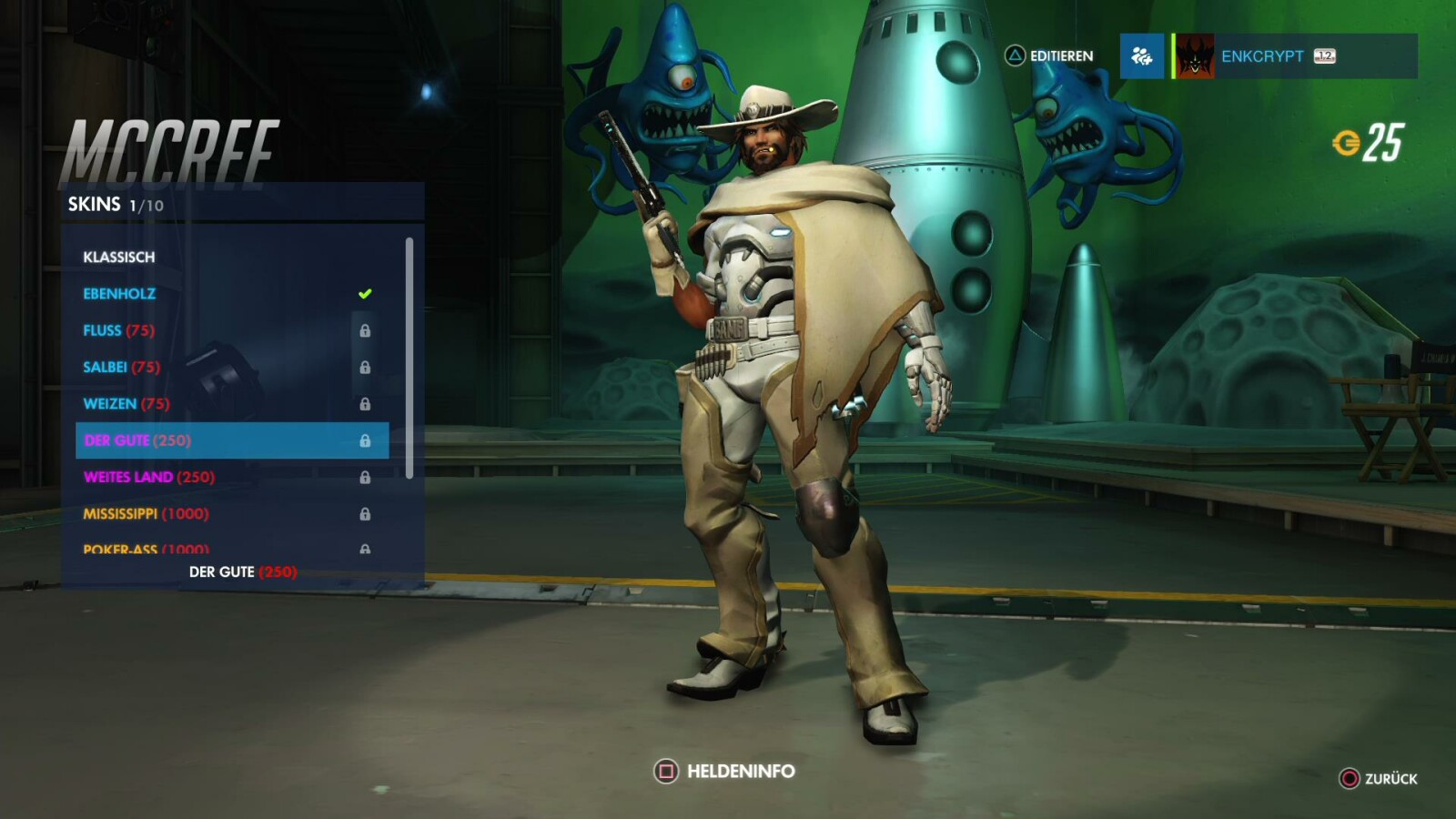Switch to the SKINS section header

pos(94,205)
